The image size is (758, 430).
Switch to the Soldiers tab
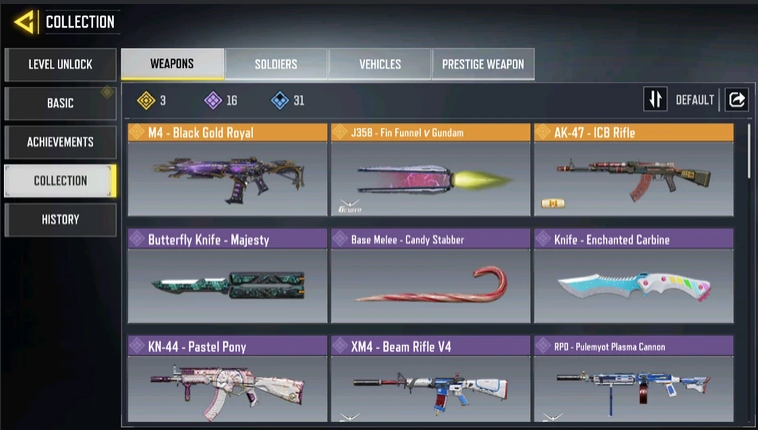276,64
